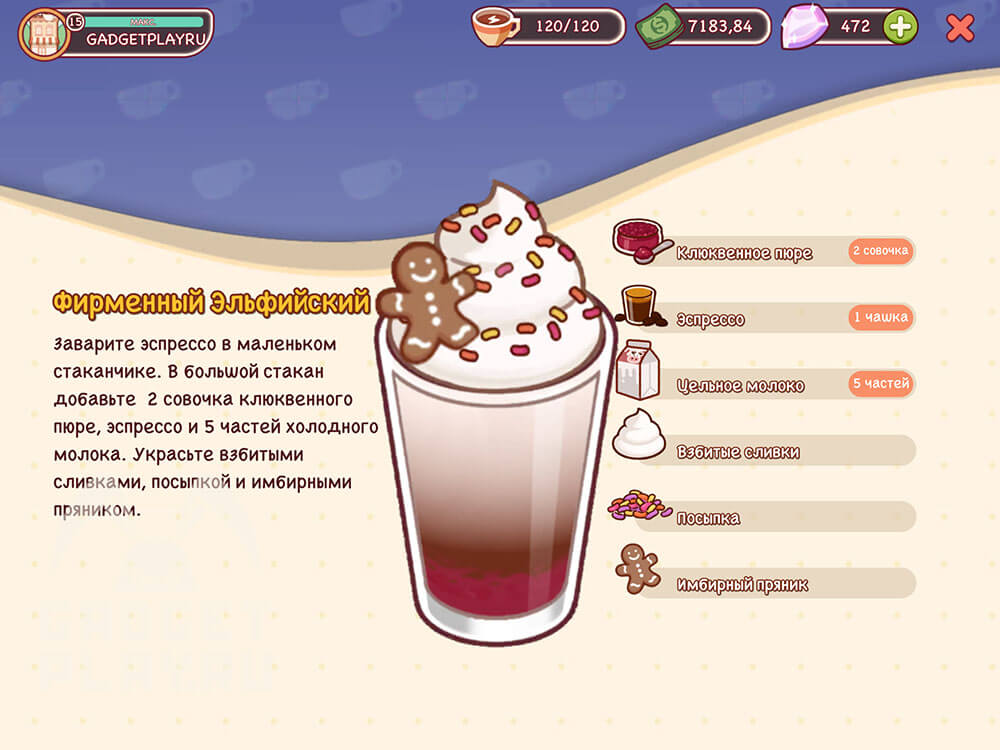
Task: Select the whipped cream ingredient row
Action: 765,451
